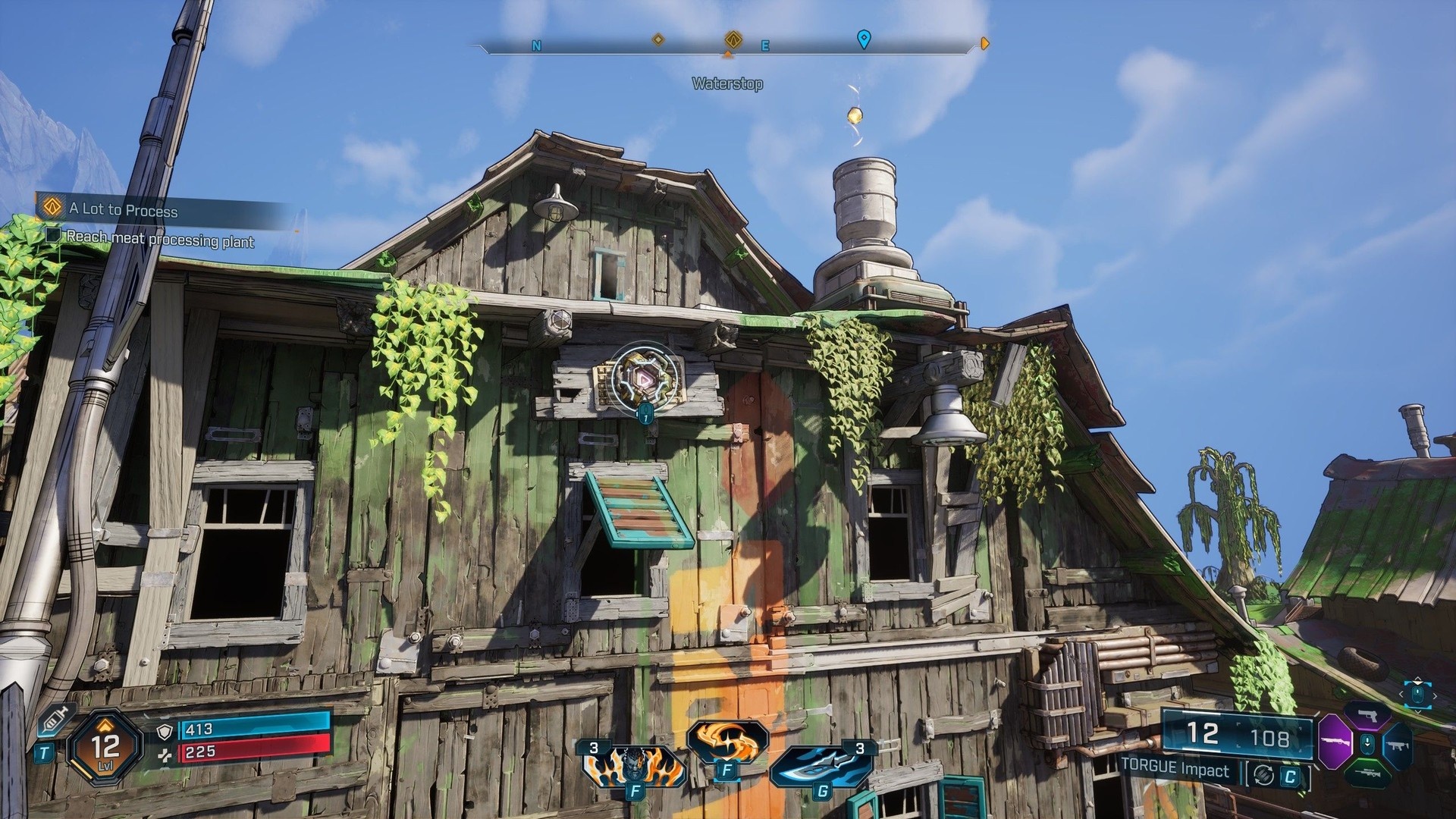The width and height of the screenshot is (1456, 819).
Task: Select the A Lot to Process quest tracker
Action: pos(123,209)
